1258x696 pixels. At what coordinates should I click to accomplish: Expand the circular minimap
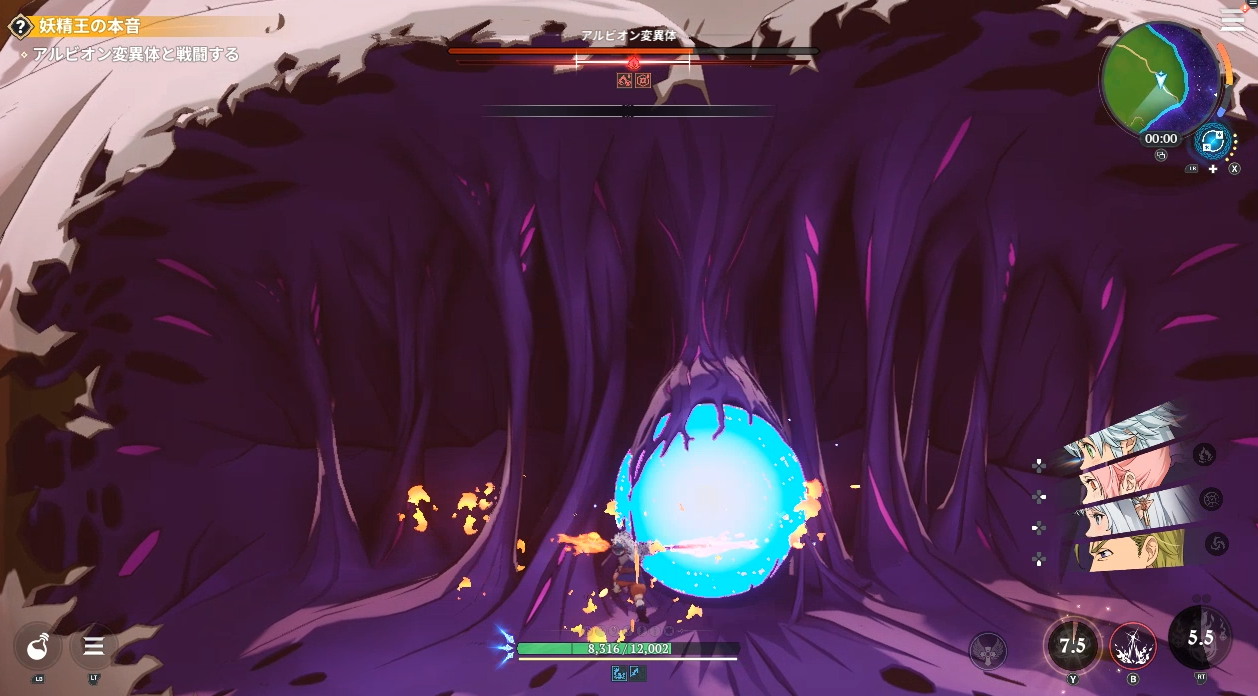(x=1160, y=78)
